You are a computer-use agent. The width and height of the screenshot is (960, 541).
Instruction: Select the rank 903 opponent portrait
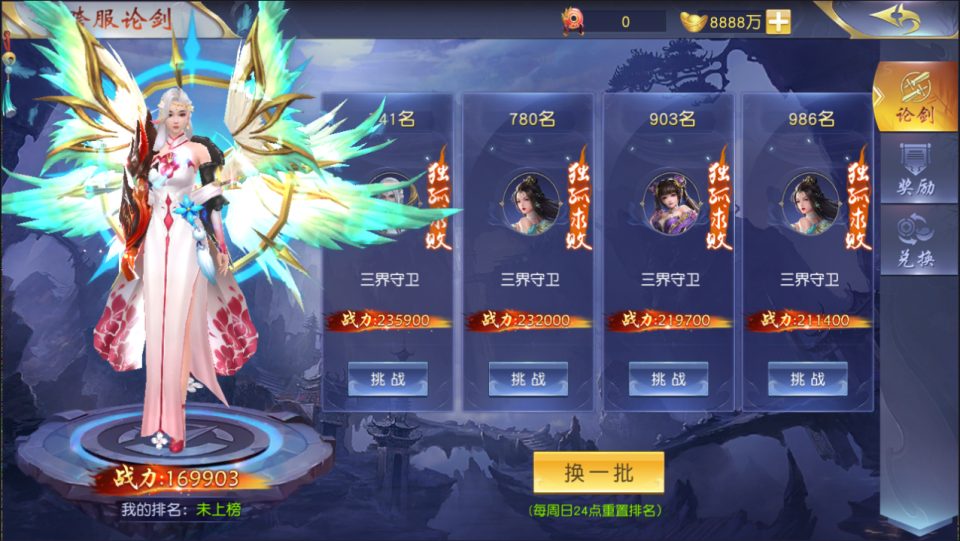coord(671,203)
